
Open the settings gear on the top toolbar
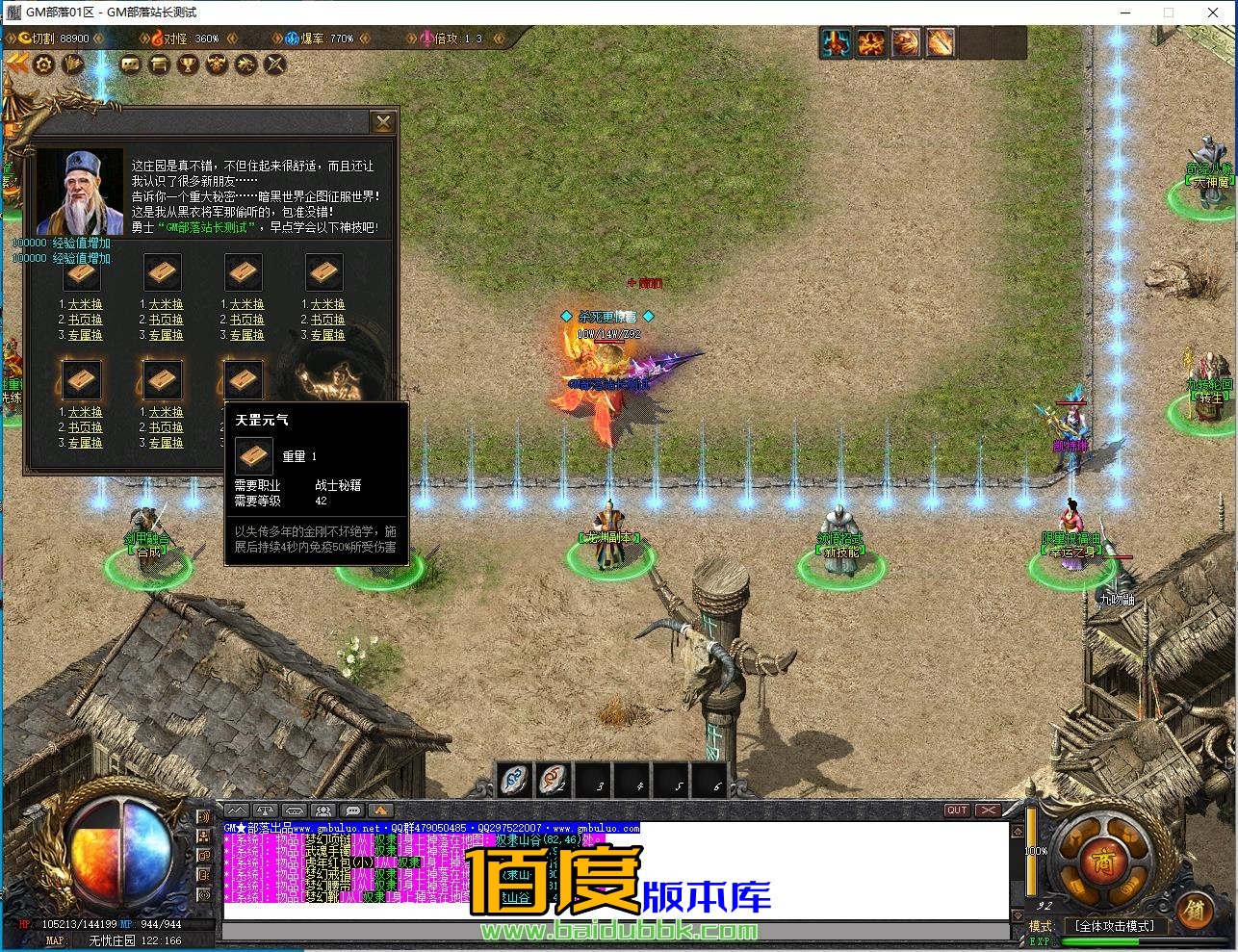(44, 64)
